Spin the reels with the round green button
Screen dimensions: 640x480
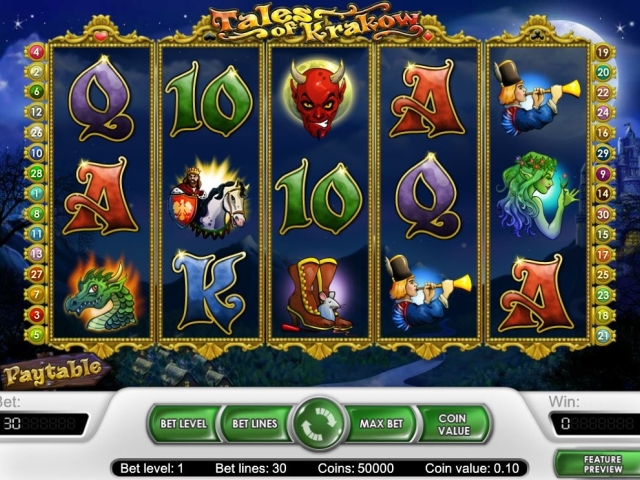[318, 423]
